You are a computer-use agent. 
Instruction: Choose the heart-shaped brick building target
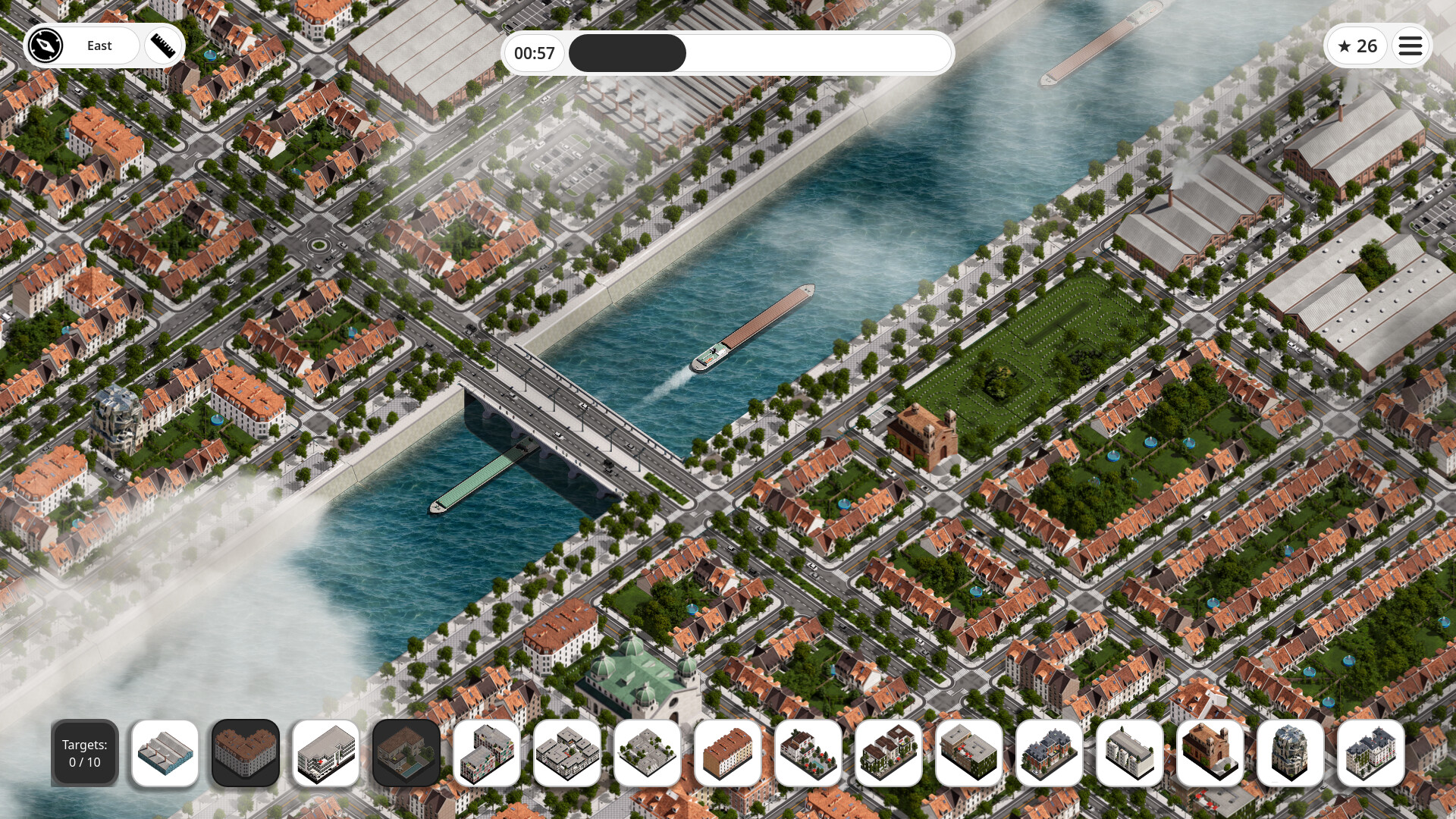pyautogui.click(x=246, y=753)
